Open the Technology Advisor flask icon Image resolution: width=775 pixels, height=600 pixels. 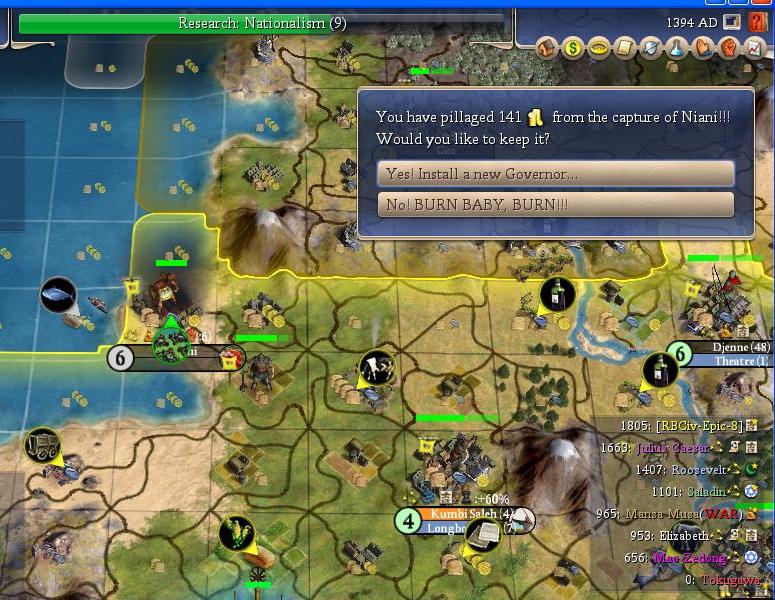click(678, 47)
